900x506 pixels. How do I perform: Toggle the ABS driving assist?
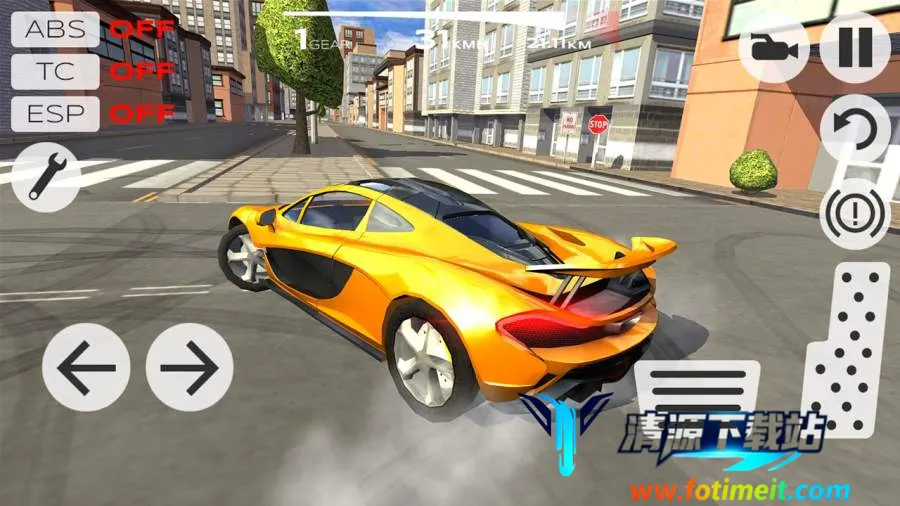tap(56, 29)
